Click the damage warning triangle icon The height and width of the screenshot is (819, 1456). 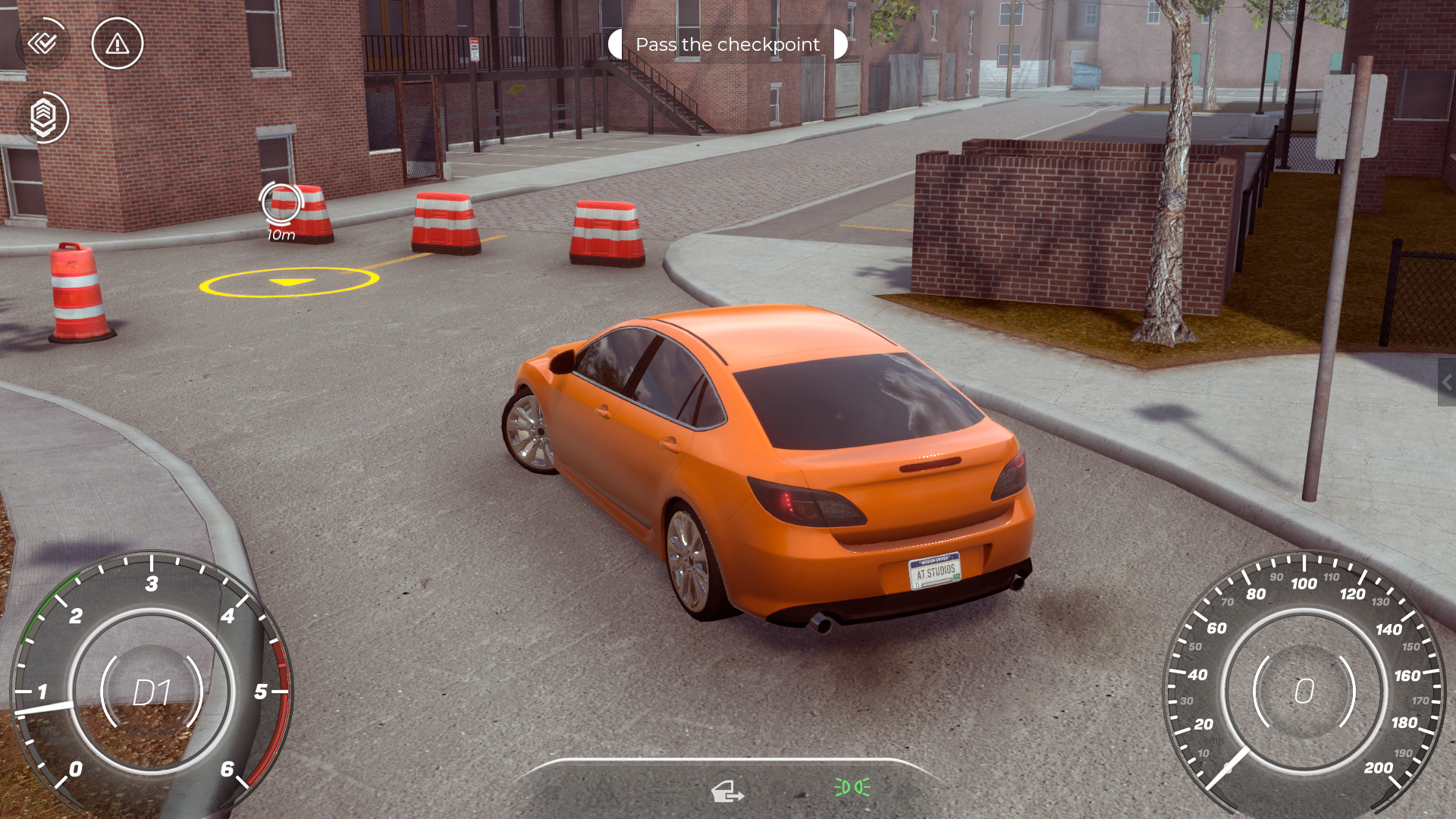(116, 44)
